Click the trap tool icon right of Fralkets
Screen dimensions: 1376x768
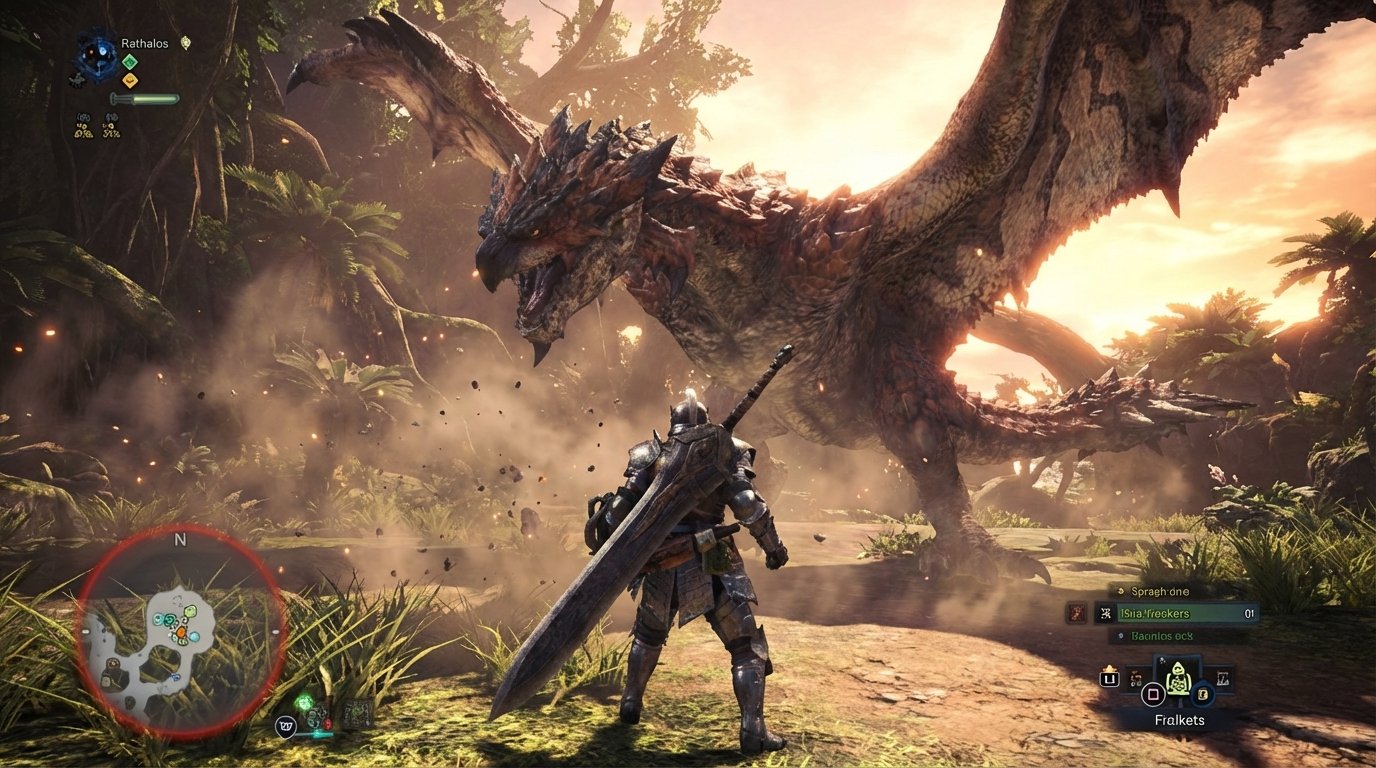[1222, 678]
